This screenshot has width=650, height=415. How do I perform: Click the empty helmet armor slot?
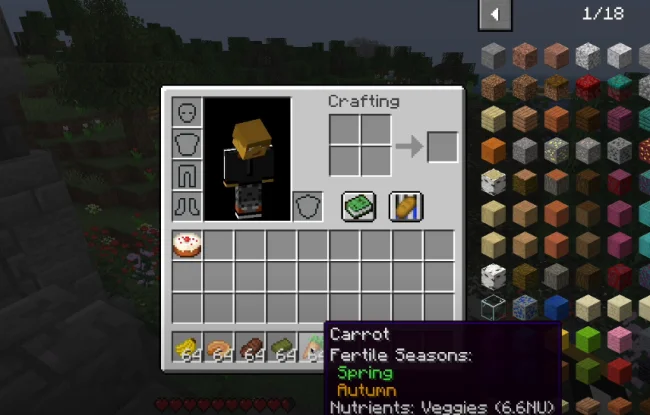[x=187, y=113]
